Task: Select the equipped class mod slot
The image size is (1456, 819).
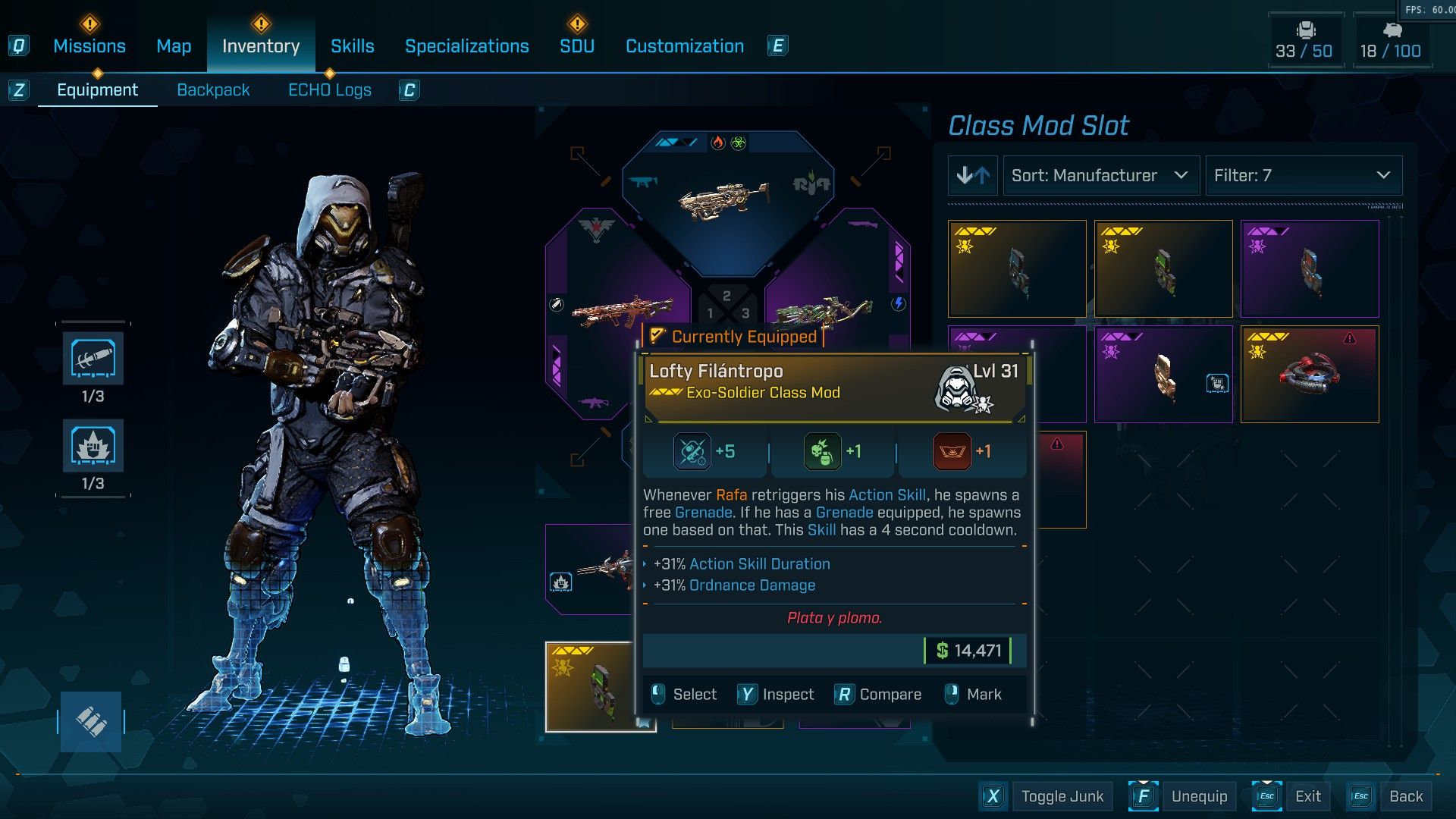Action: [x=590, y=686]
